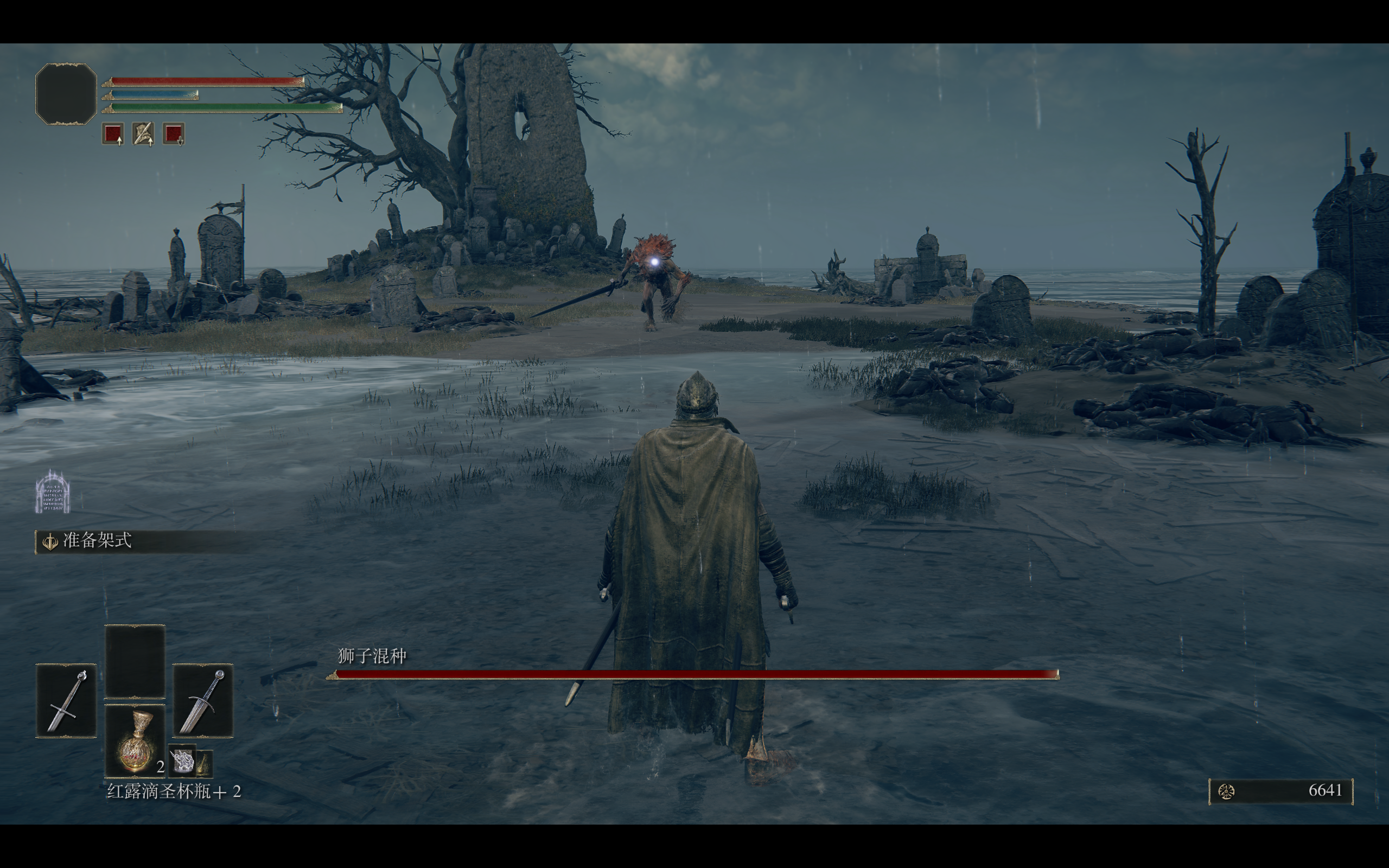The image size is (1389, 868).
Task: Click the glowing summoning gate icon
Action: pos(52,492)
